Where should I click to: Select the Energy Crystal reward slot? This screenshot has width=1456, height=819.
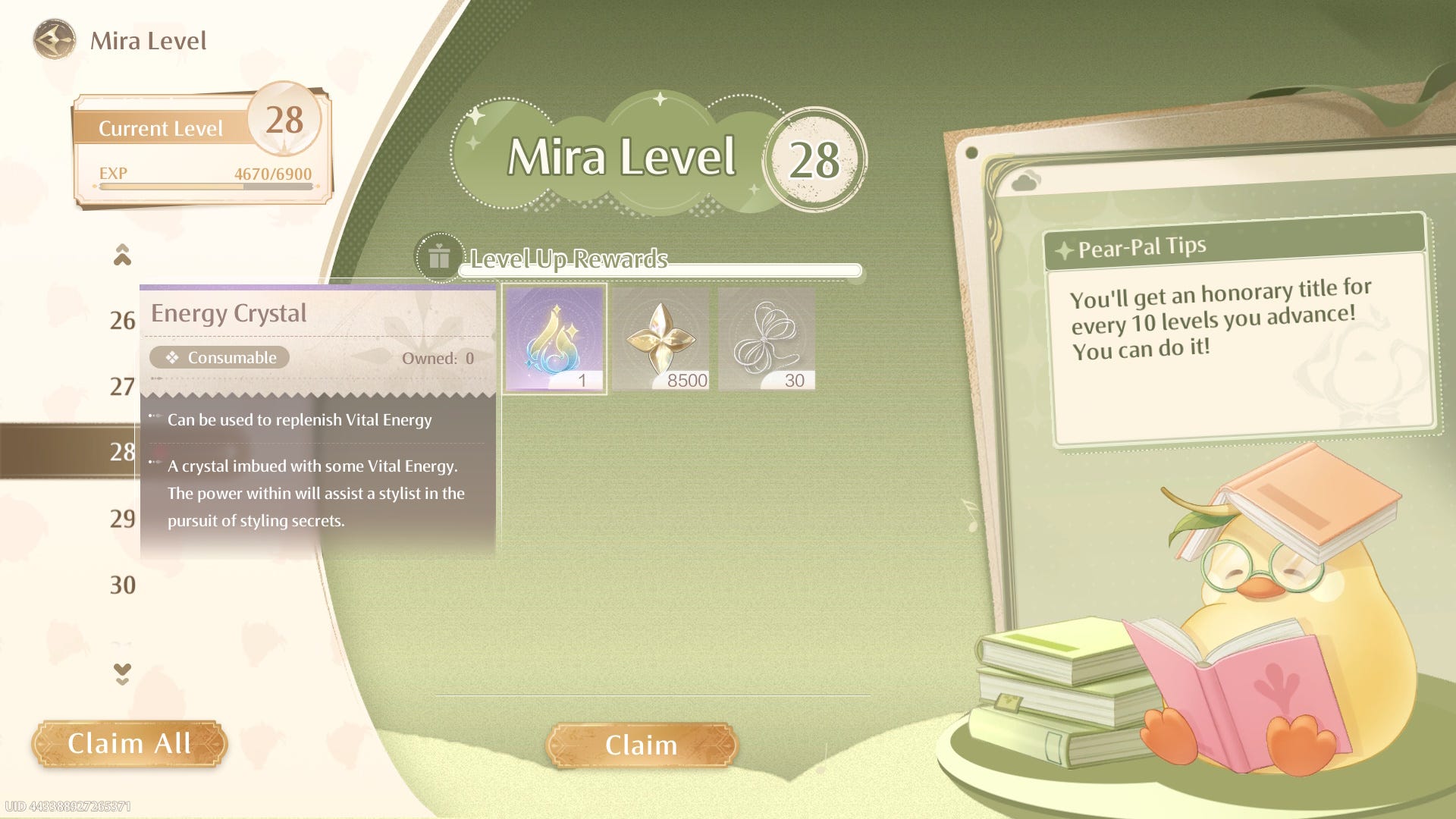(x=555, y=339)
